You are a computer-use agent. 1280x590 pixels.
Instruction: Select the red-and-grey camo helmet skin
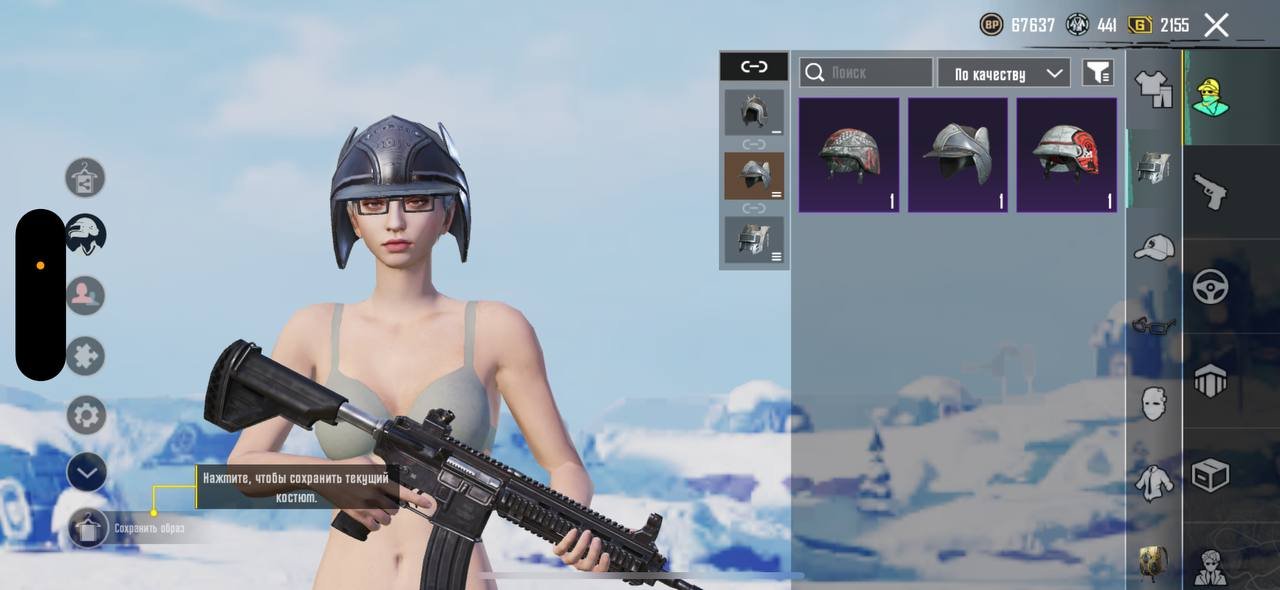point(849,155)
